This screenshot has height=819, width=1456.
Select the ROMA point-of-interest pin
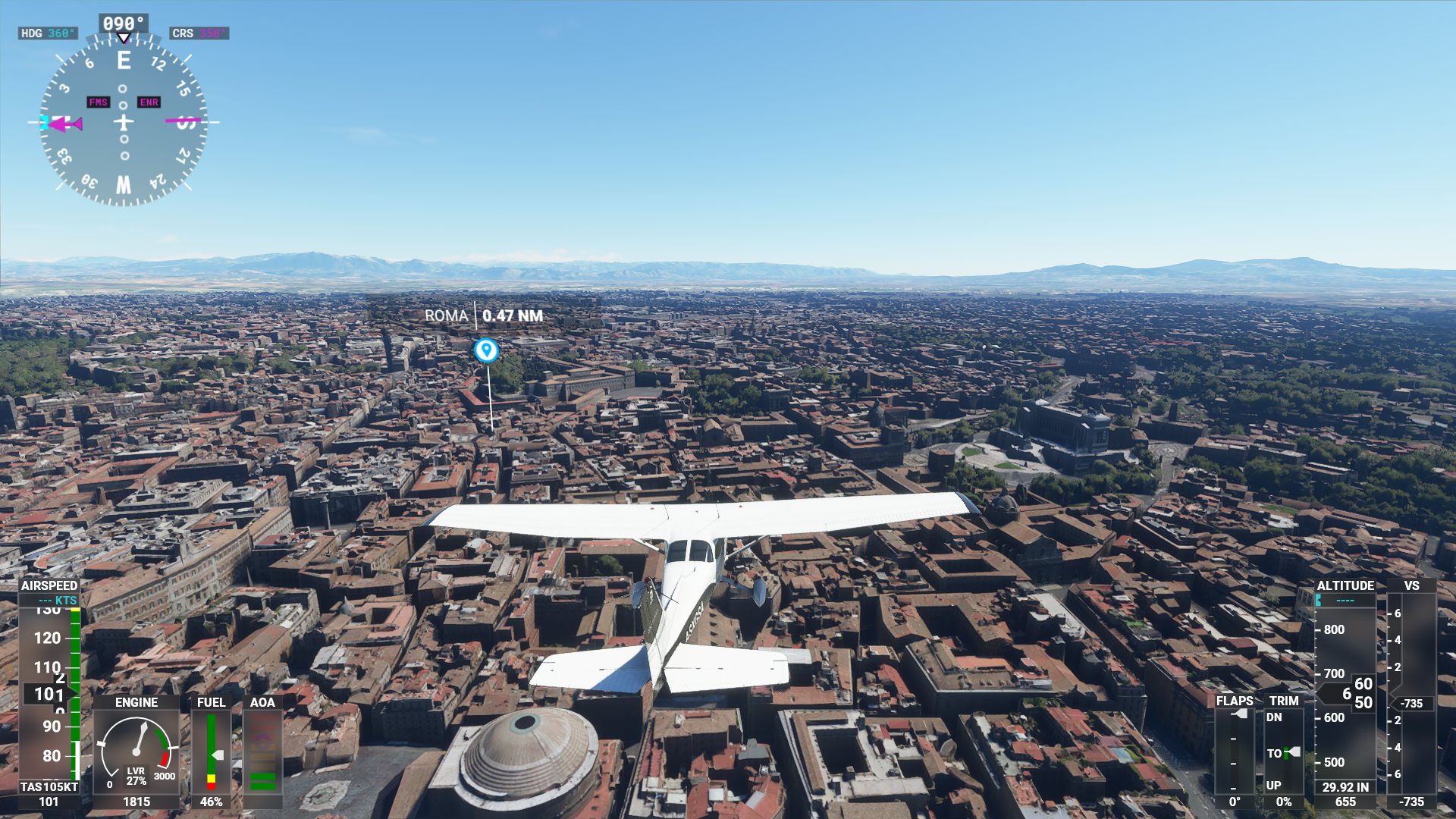click(x=486, y=350)
